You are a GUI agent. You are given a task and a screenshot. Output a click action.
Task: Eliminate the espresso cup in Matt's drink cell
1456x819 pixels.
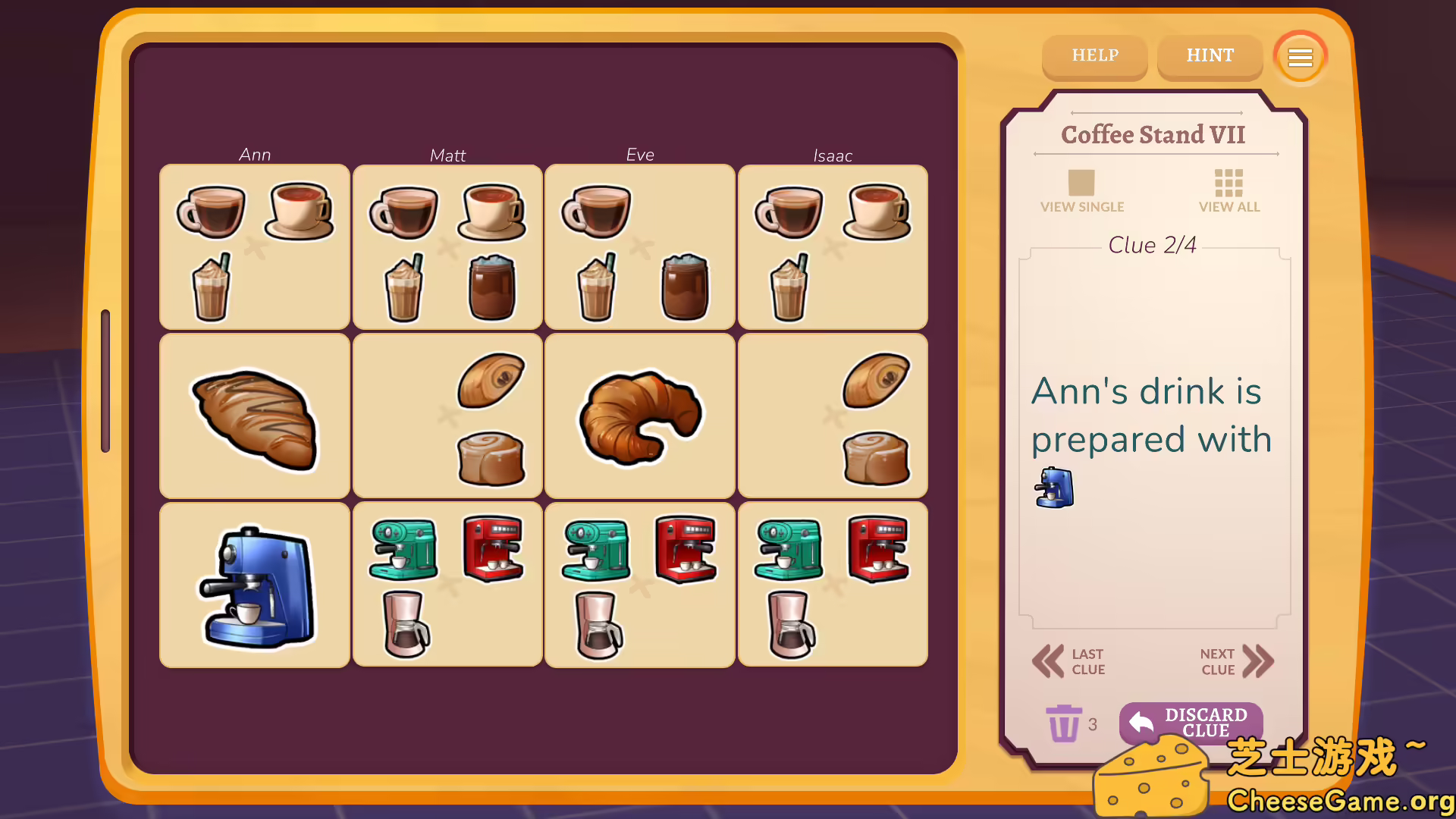tap(404, 213)
